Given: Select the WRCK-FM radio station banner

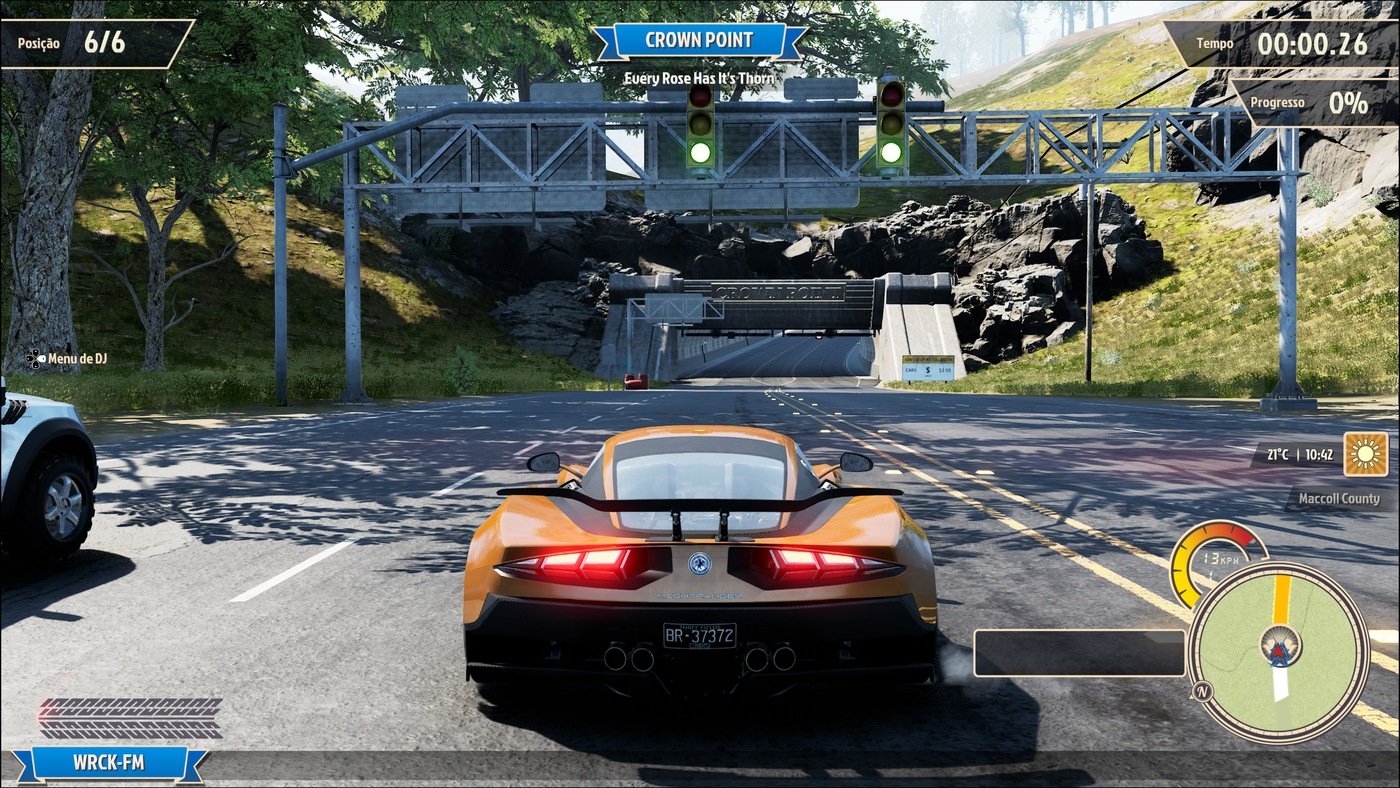Looking at the screenshot, I should [109, 763].
